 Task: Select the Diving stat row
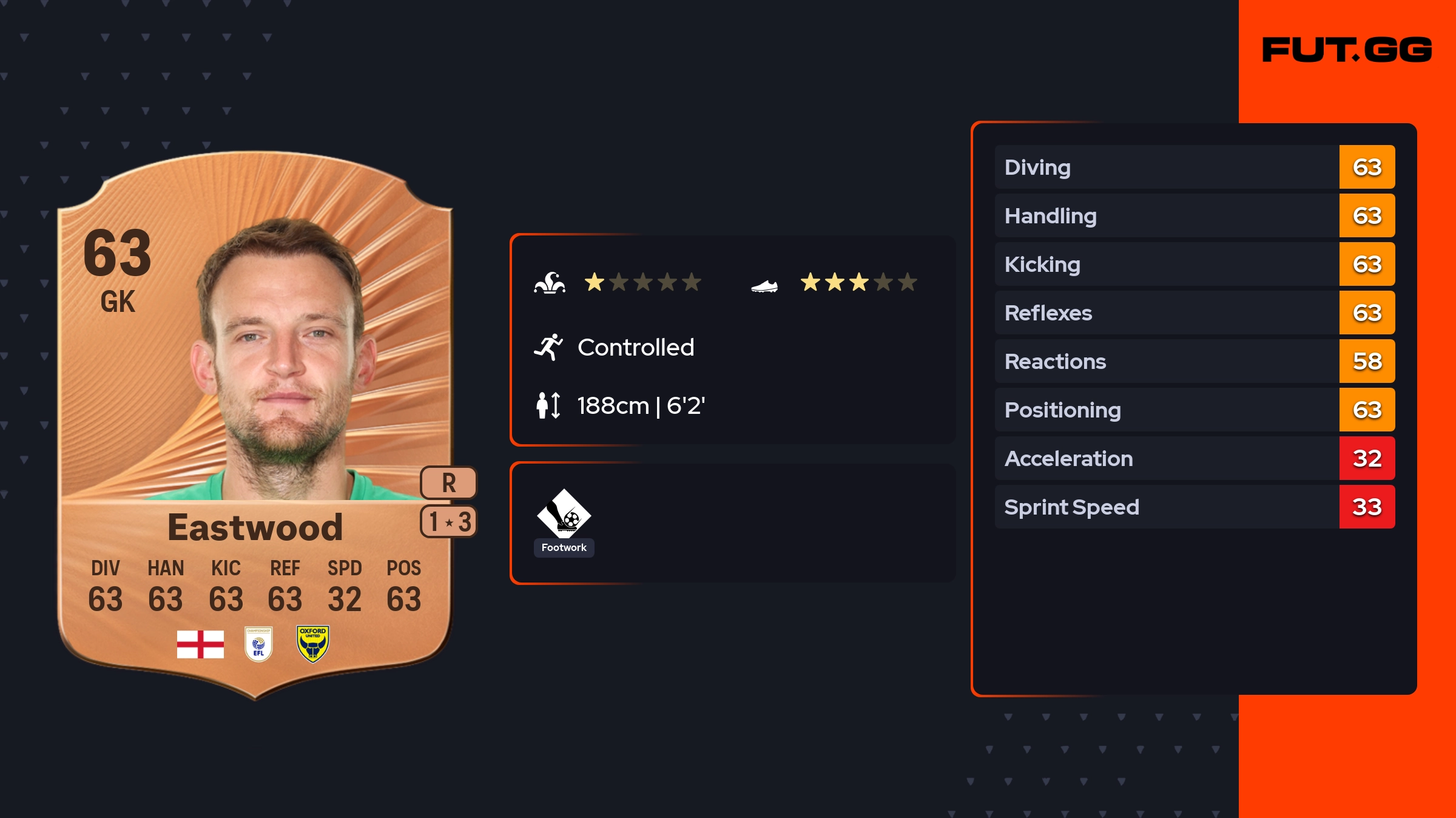coord(1194,167)
